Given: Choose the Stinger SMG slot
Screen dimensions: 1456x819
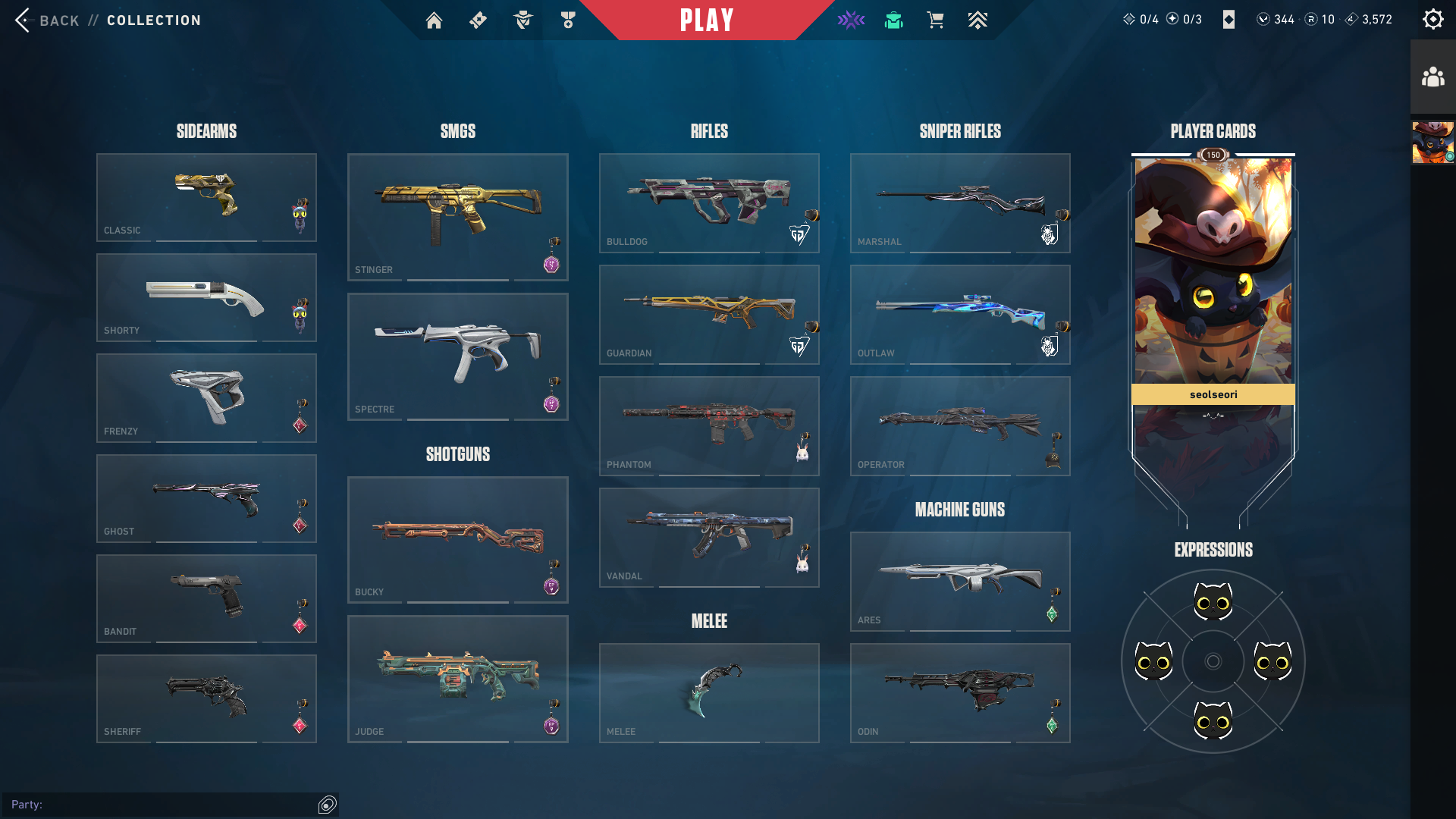Looking at the screenshot, I should 457,217.
